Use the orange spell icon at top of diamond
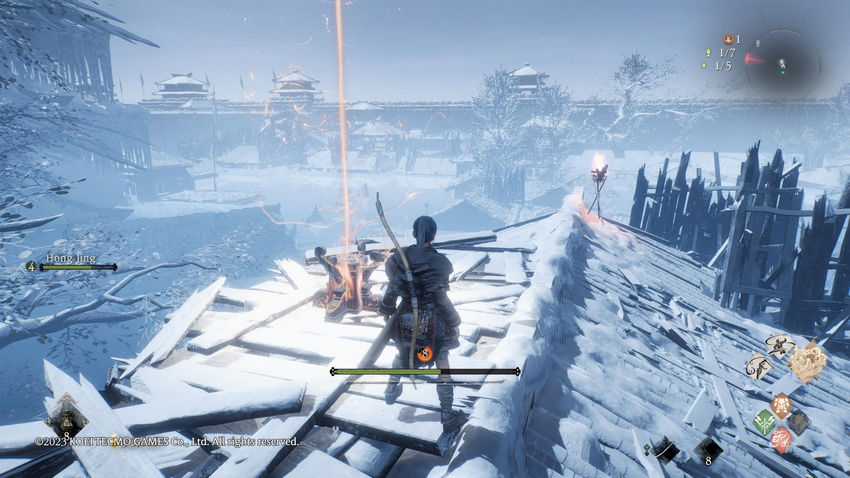Image resolution: width=850 pixels, height=478 pixels. point(780,405)
